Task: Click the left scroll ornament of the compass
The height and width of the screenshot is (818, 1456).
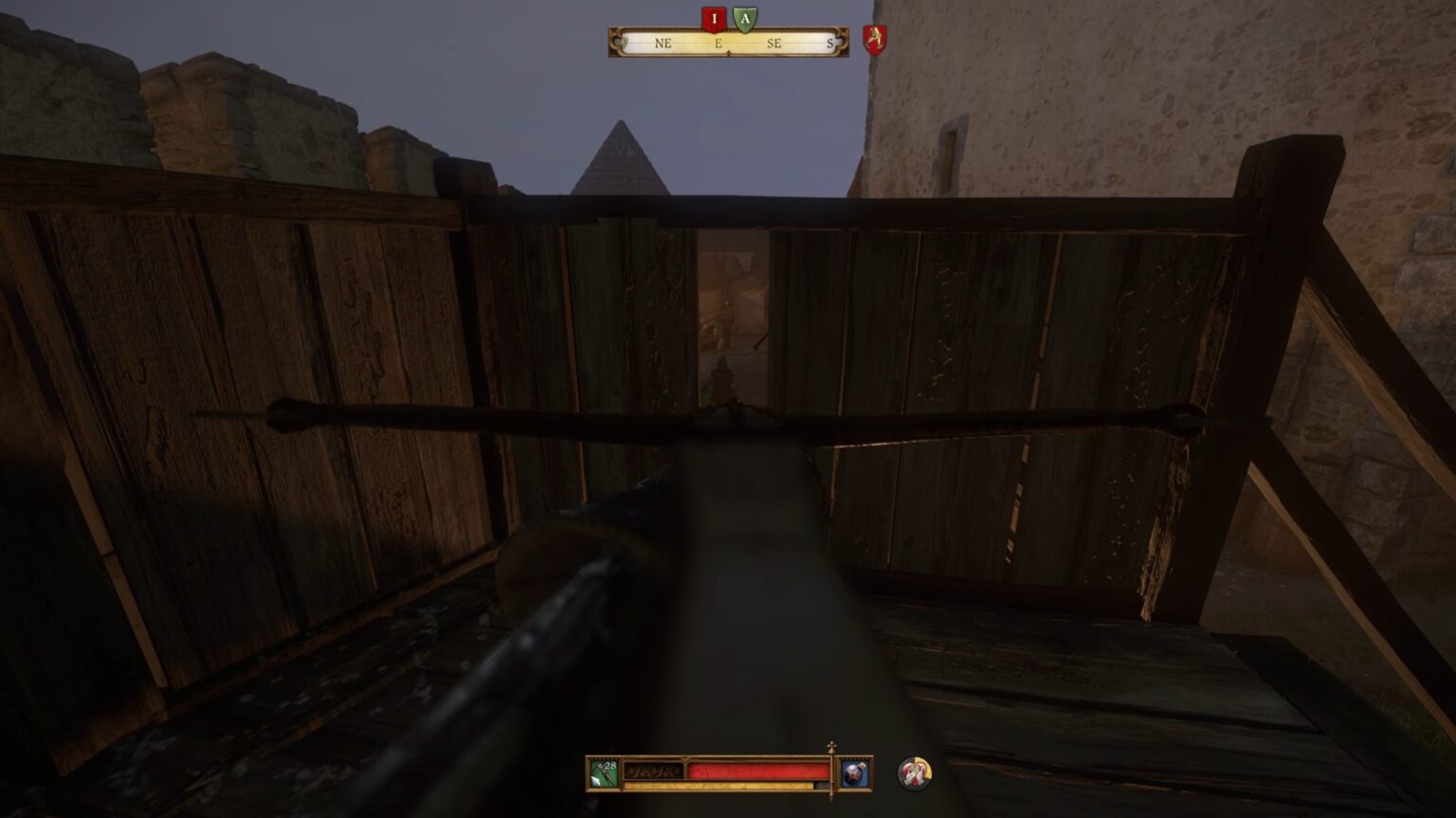Action: pyautogui.click(x=614, y=41)
